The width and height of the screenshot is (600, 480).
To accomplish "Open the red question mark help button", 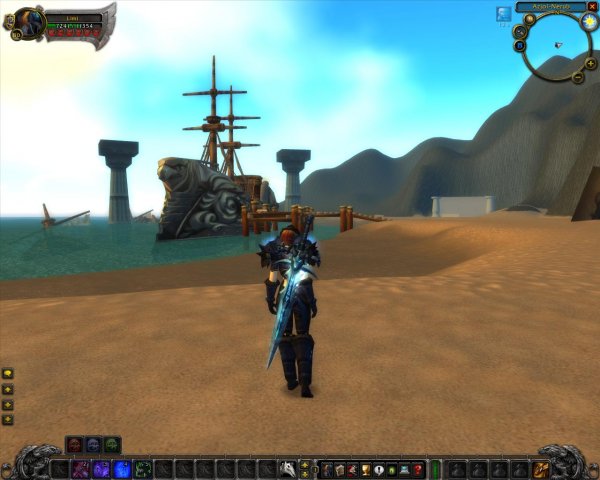I will [x=419, y=469].
